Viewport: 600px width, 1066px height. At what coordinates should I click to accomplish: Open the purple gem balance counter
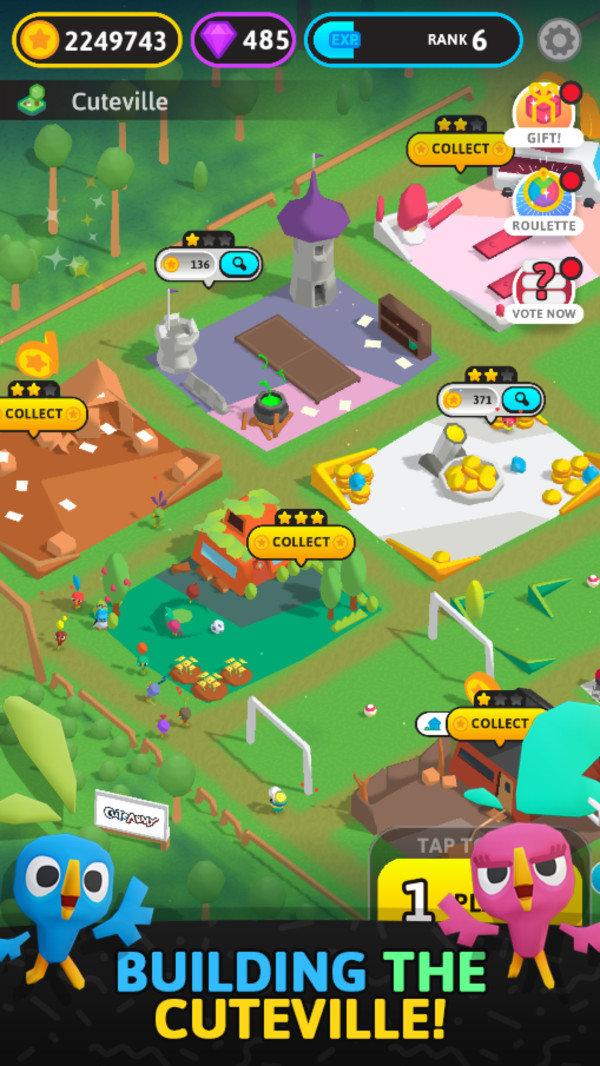[x=243, y=40]
